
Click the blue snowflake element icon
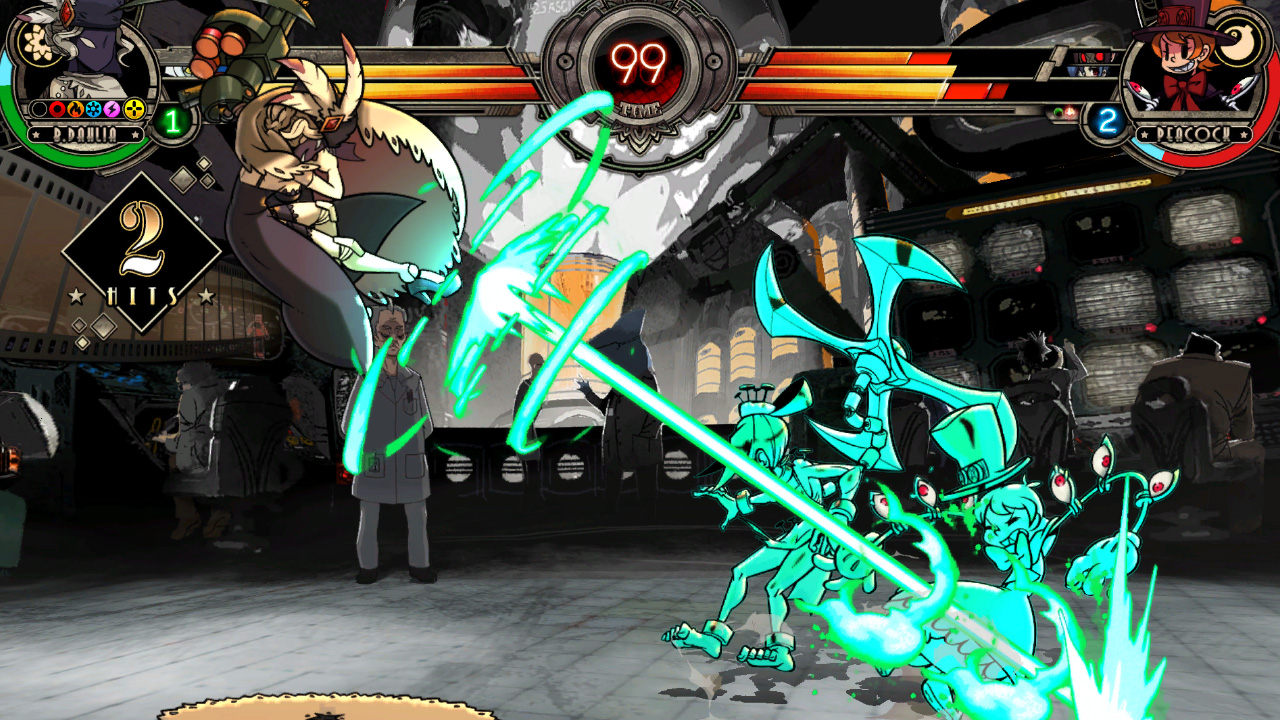(93, 110)
